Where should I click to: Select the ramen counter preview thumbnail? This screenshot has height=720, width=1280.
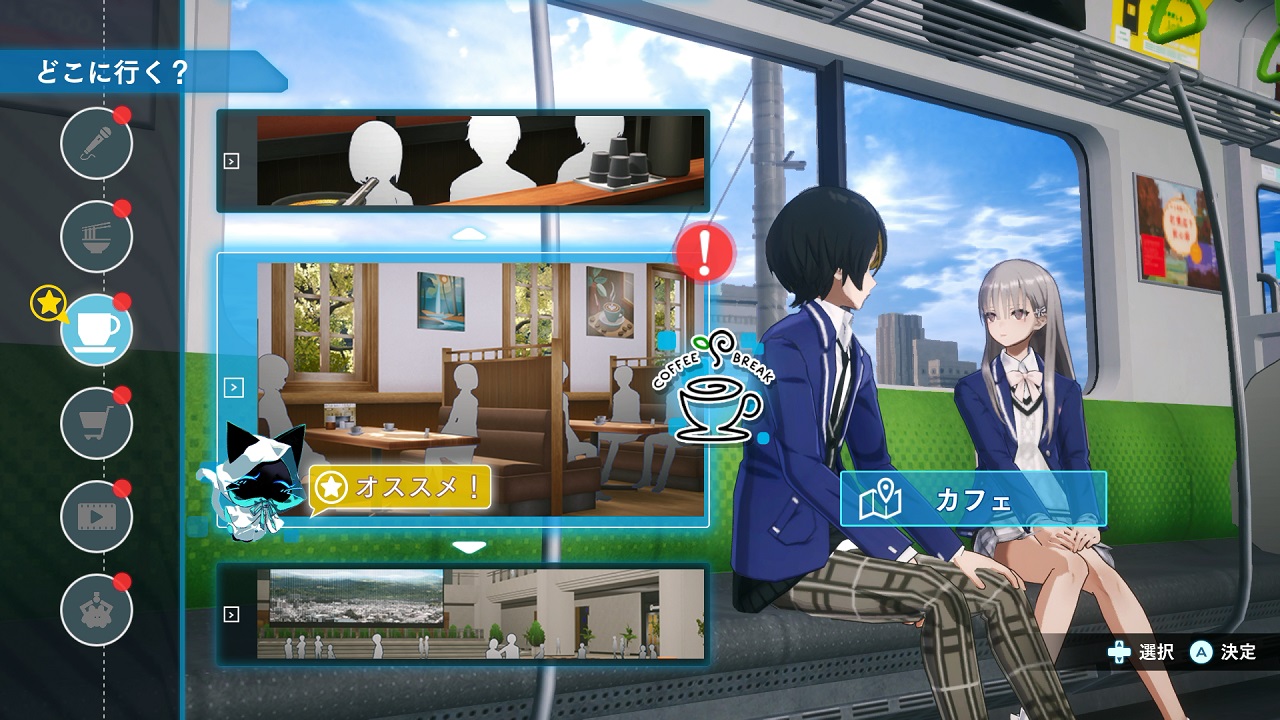463,161
